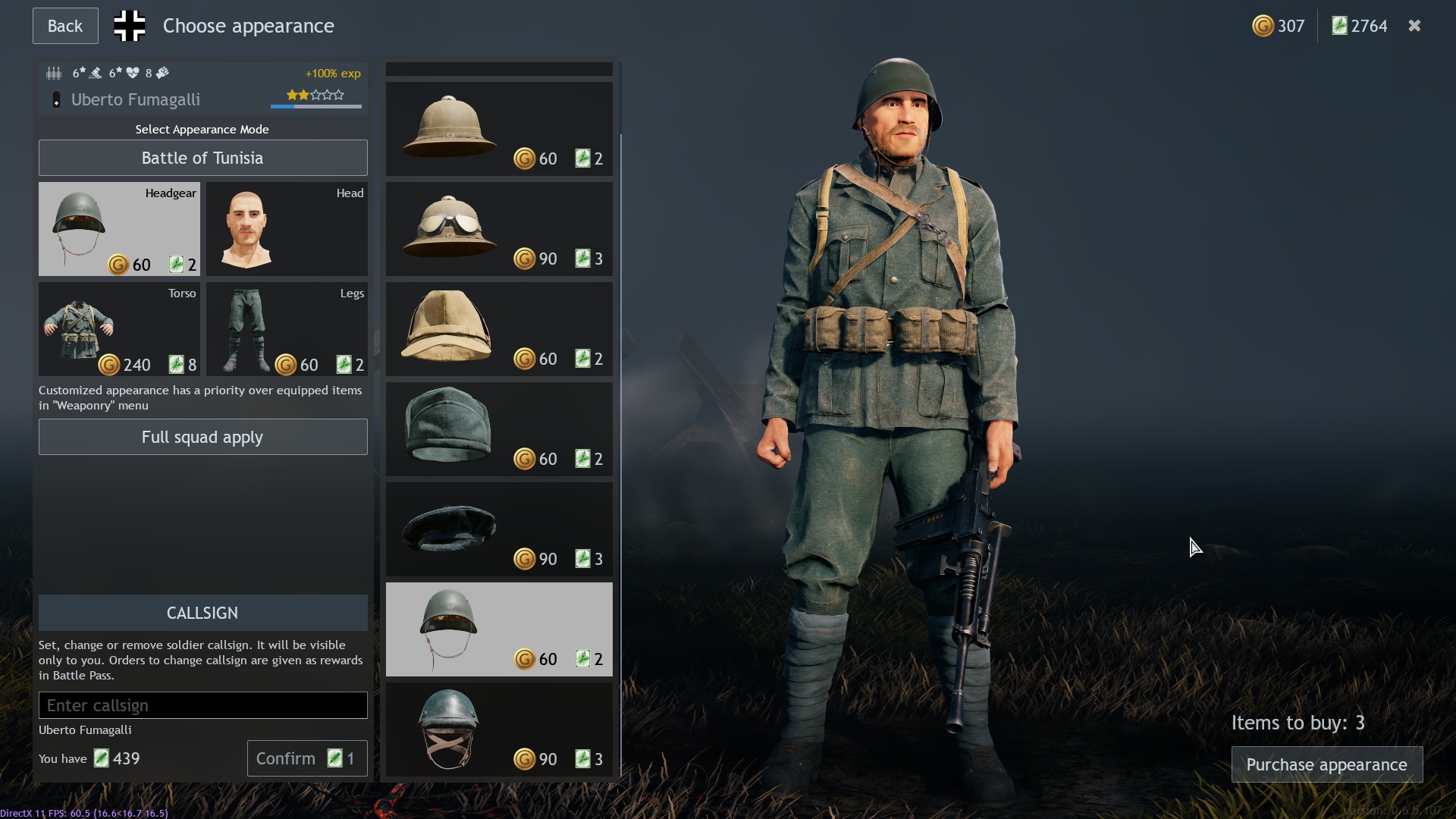
Task: Click the soldier experience progress bar
Action: click(x=315, y=106)
